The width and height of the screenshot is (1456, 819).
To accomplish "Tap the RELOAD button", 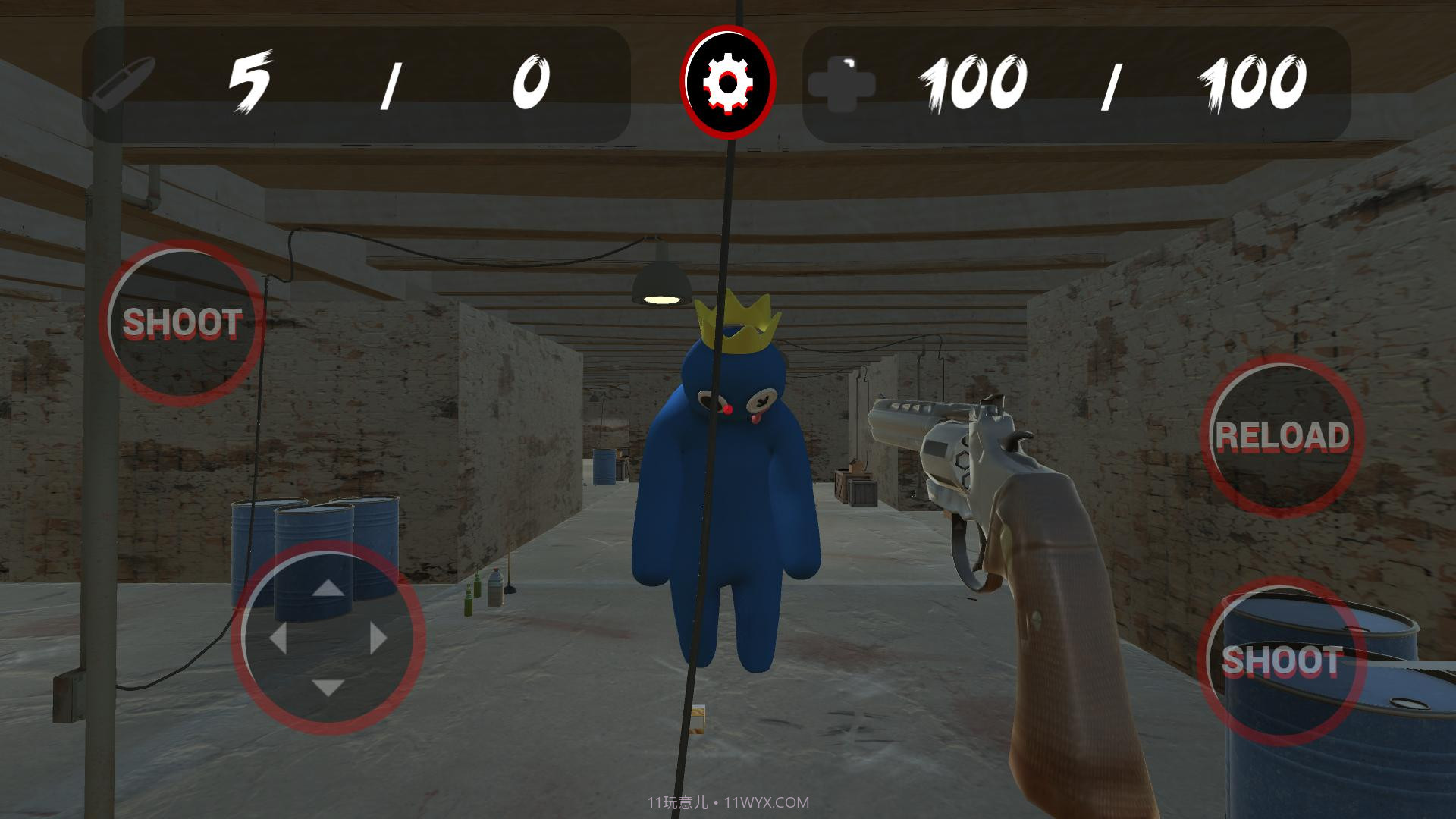I will (x=1282, y=436).
